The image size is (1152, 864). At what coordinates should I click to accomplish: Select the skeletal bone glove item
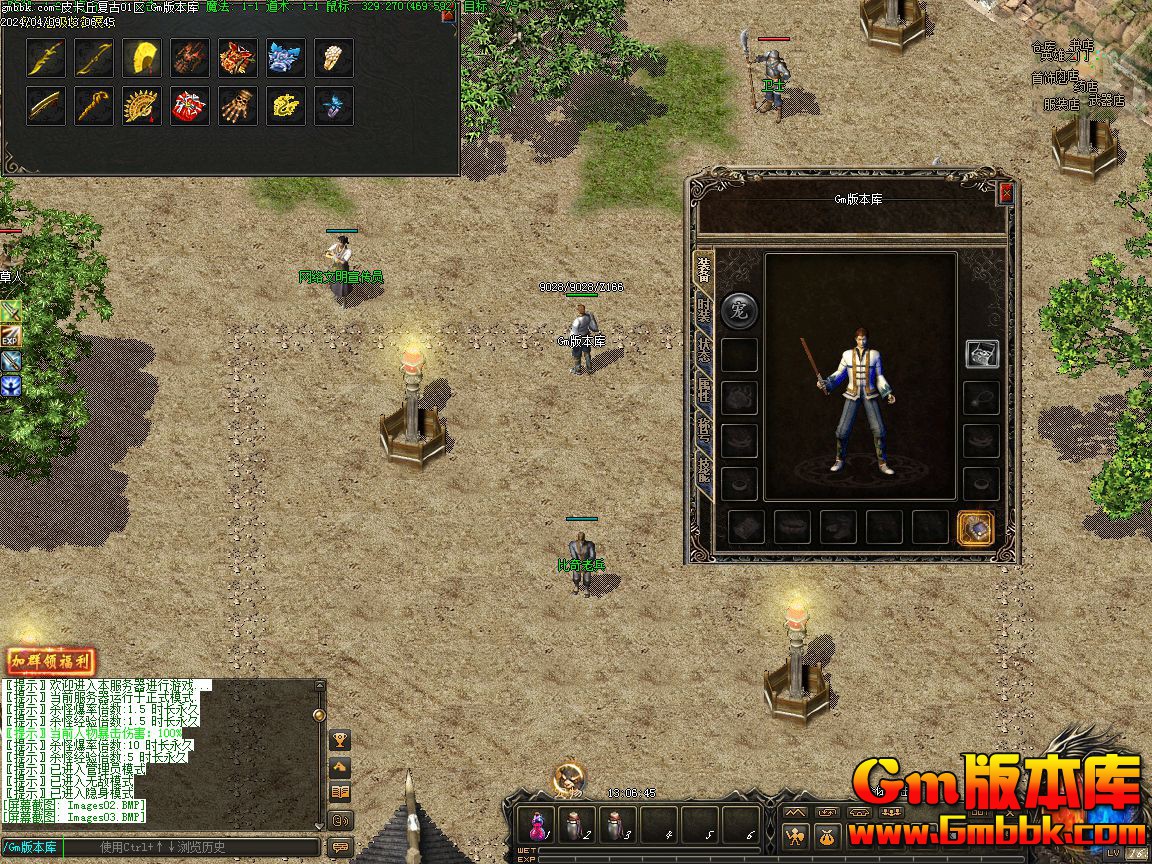(x=238, y=105)
